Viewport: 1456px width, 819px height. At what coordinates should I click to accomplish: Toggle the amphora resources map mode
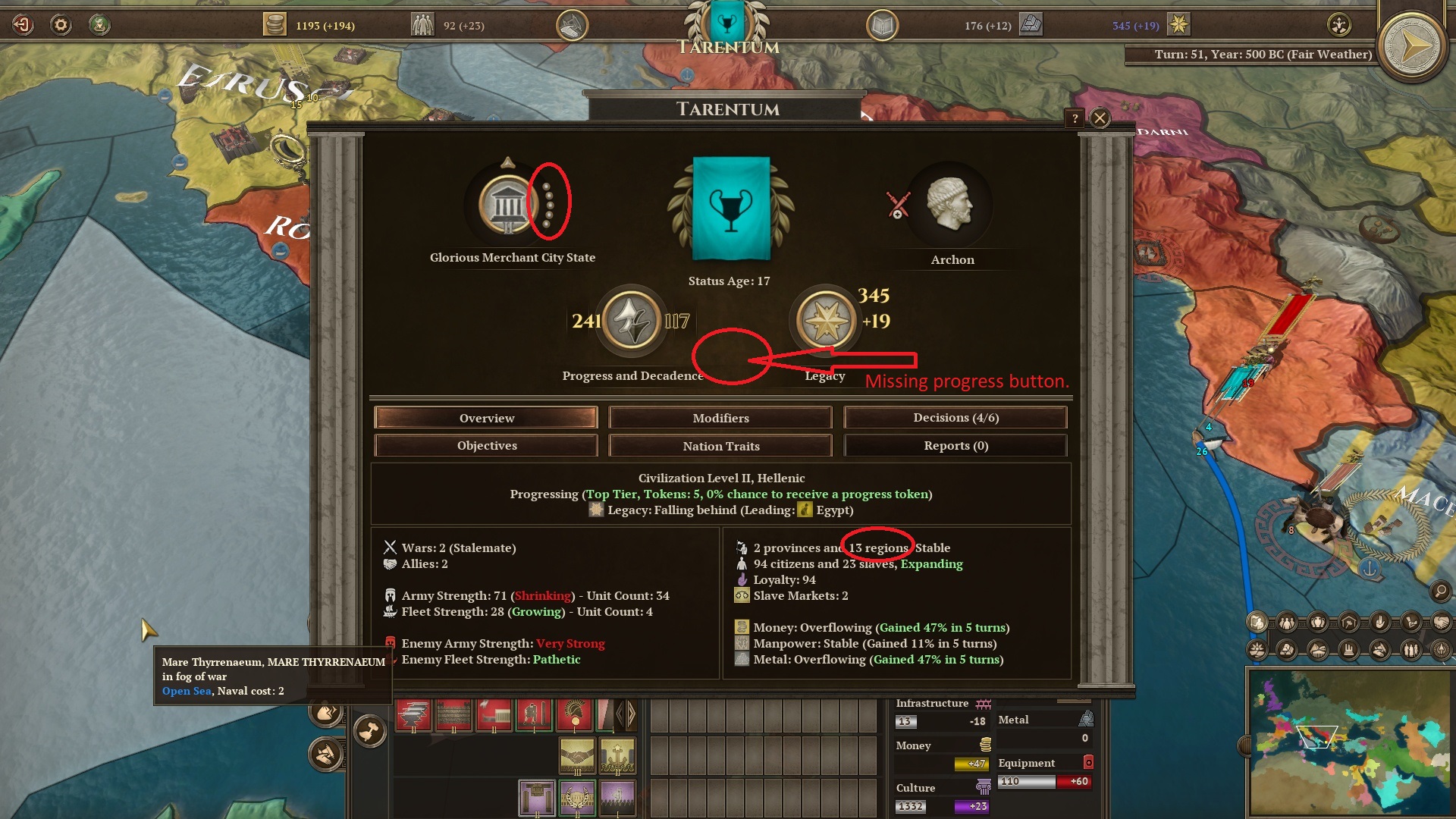[x=1319, y=623]
